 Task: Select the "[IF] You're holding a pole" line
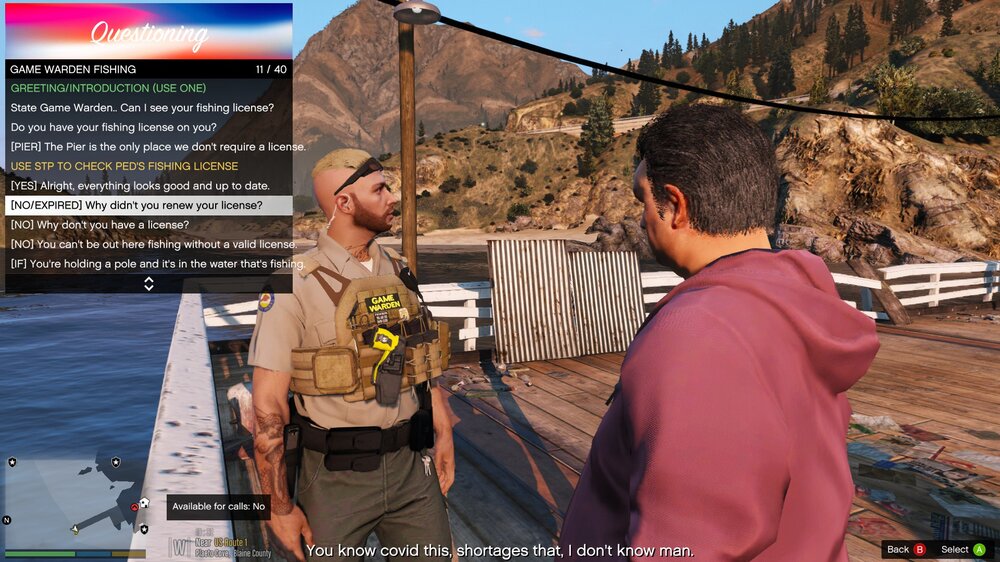(x=157, y=264)
